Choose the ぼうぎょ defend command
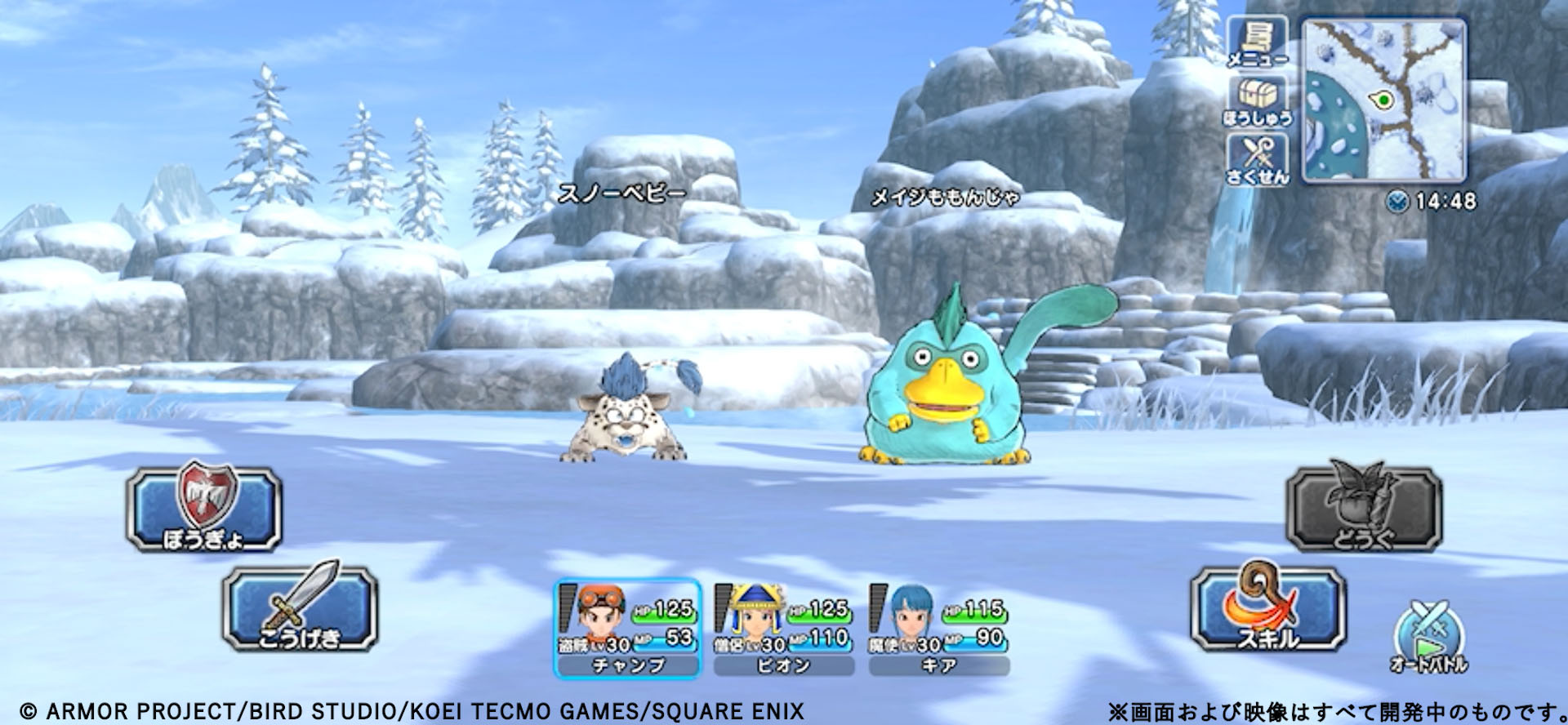The height and width of the screenshot is (725, 1568). [x=204, y=508]
